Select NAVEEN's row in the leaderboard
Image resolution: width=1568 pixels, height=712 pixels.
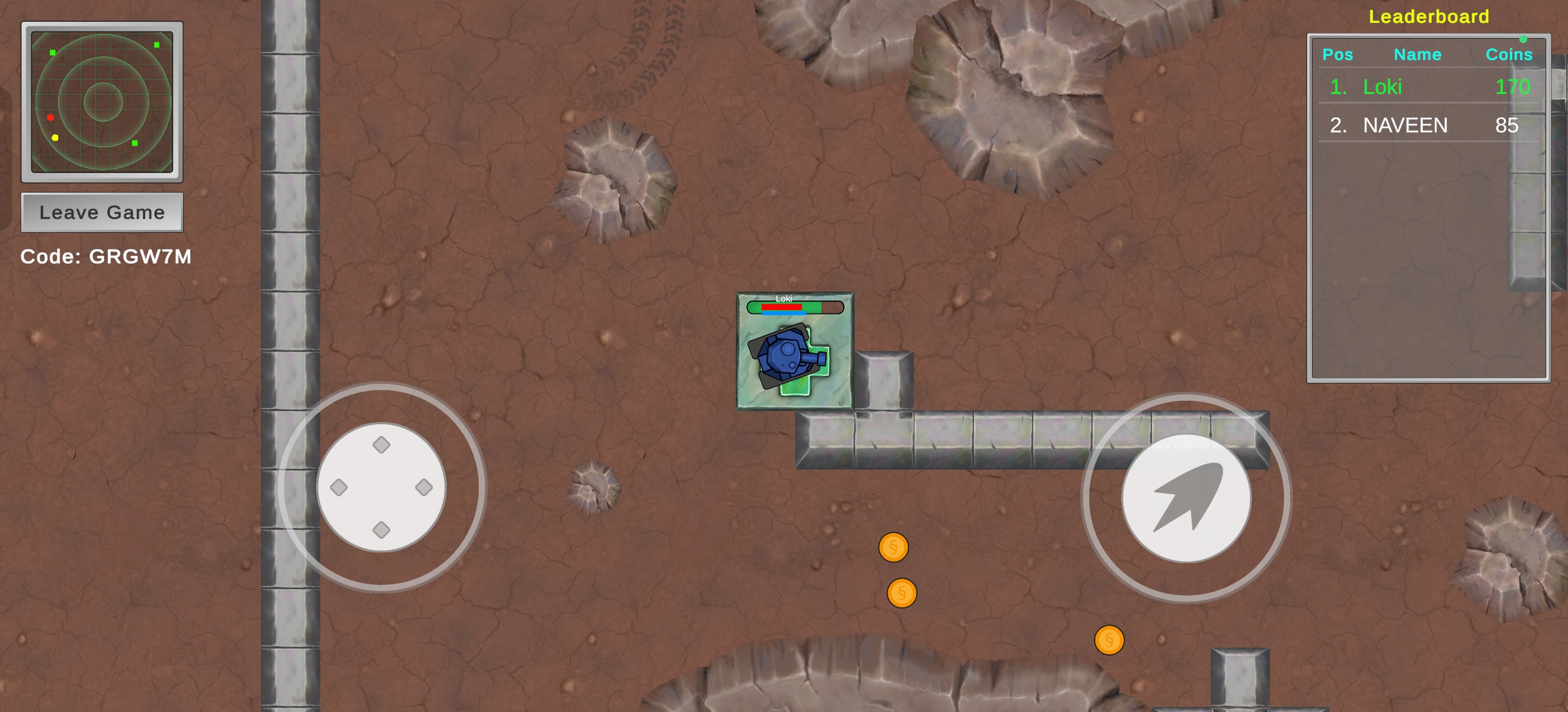1428,125
